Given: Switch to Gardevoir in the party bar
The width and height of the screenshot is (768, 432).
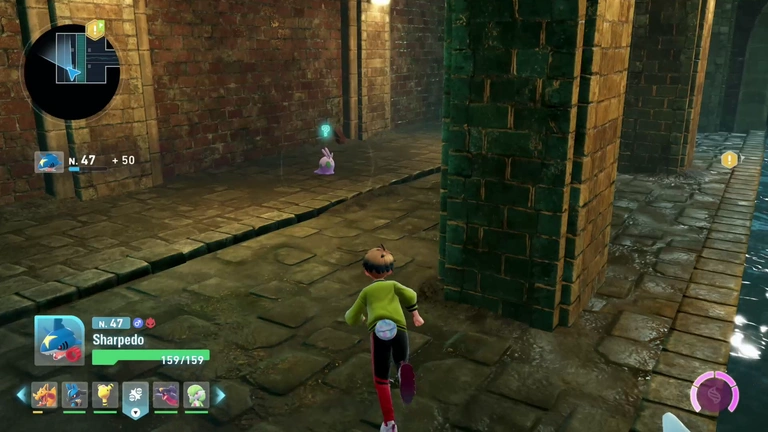Looking at the screenshot, I should tap(196, 395).
